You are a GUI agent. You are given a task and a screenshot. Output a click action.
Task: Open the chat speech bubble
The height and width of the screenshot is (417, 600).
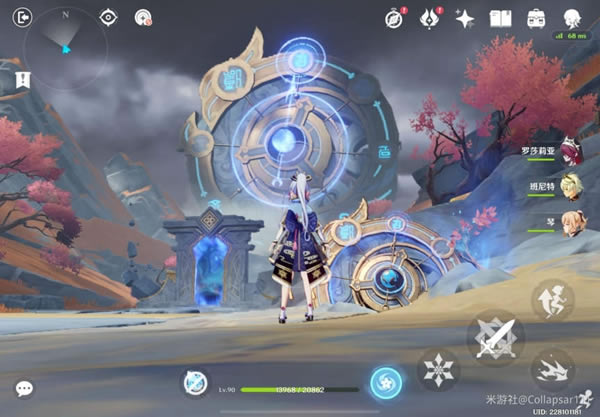coord(24,388)
